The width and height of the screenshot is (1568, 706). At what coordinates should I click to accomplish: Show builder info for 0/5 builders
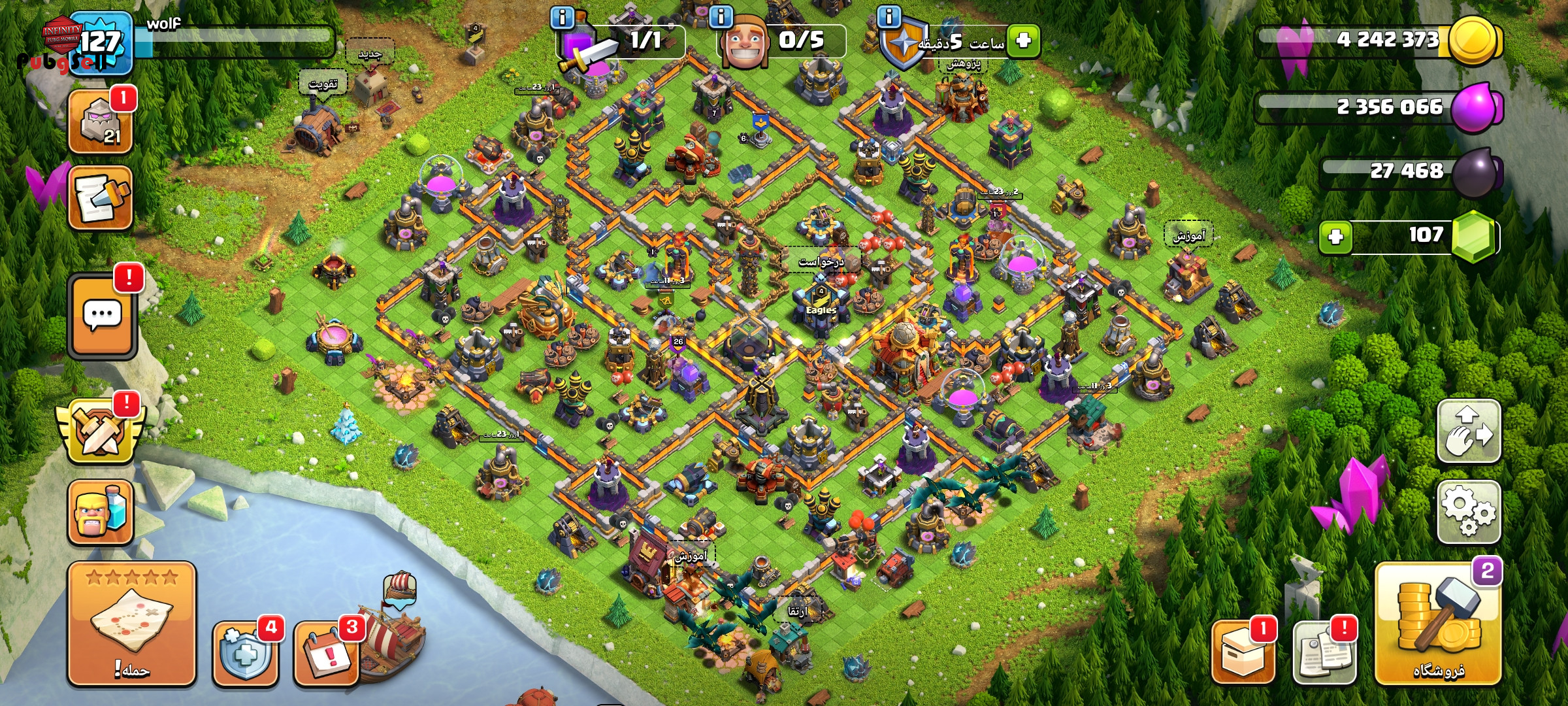[721, 16]
